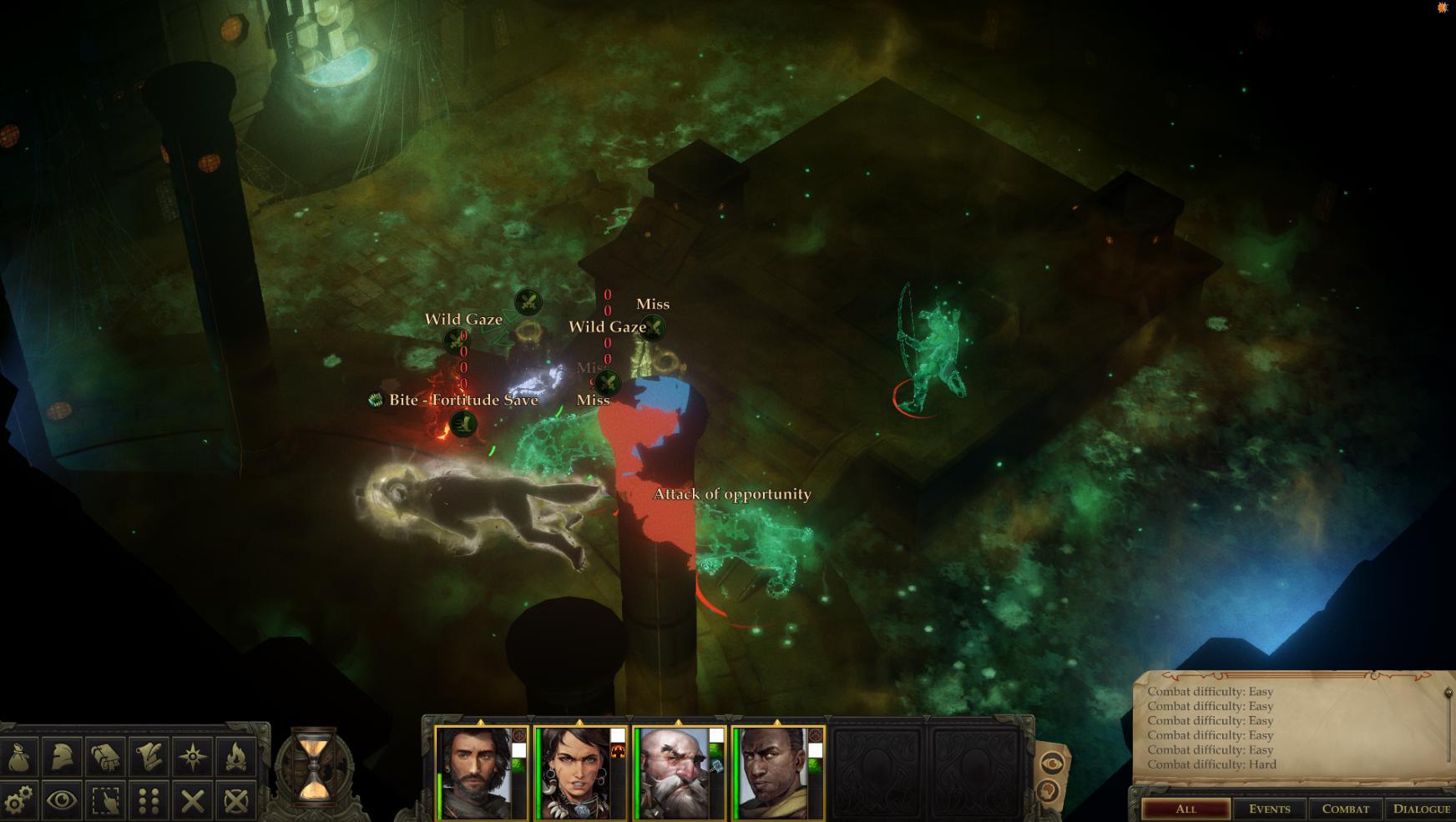Open the character sheet via the helmet icon
Image resolution: width=1456 pixels, height=822 pixels.
click(60, 755)
